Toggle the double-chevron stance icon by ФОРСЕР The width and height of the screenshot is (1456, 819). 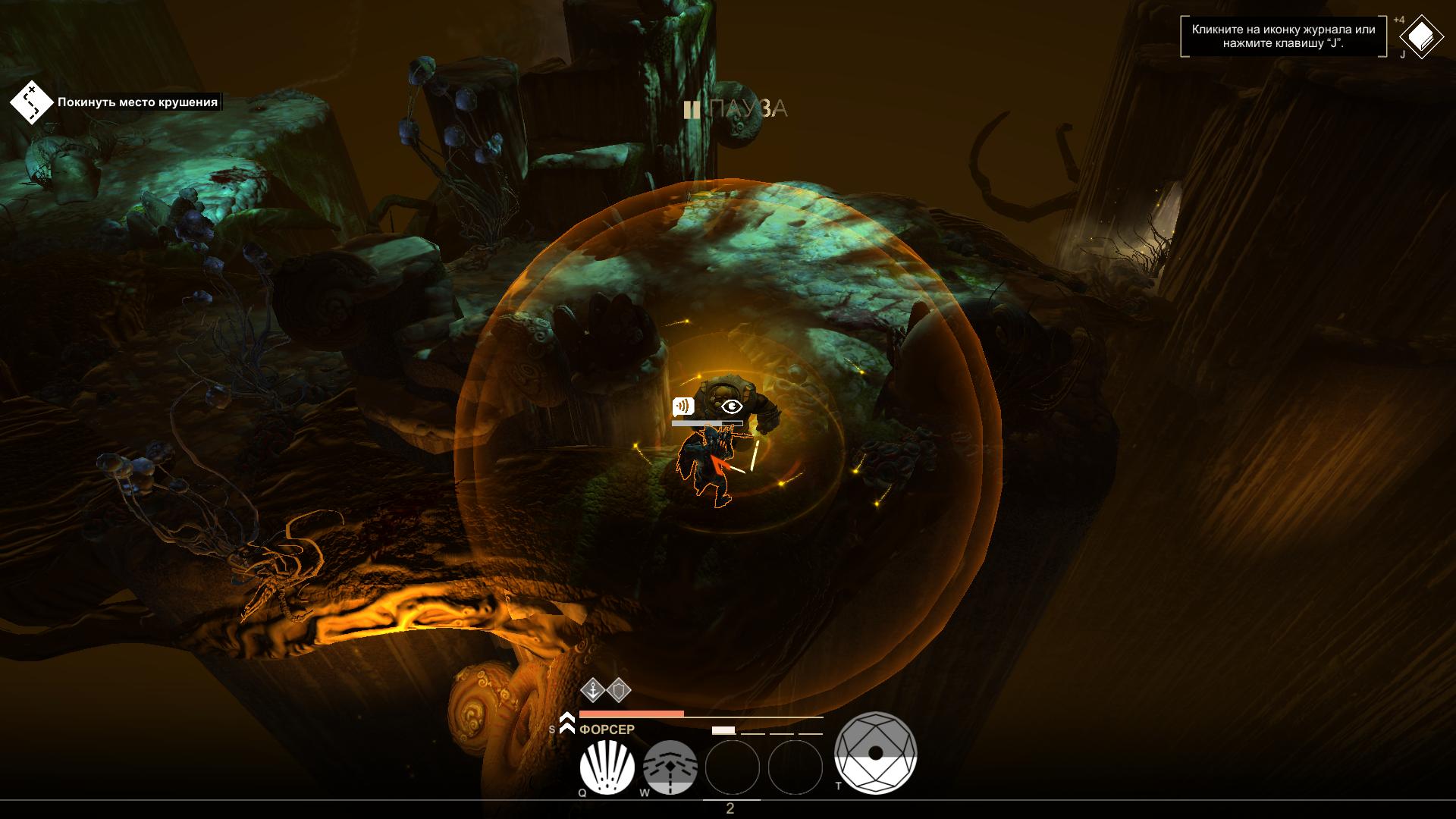coord(566,723)
